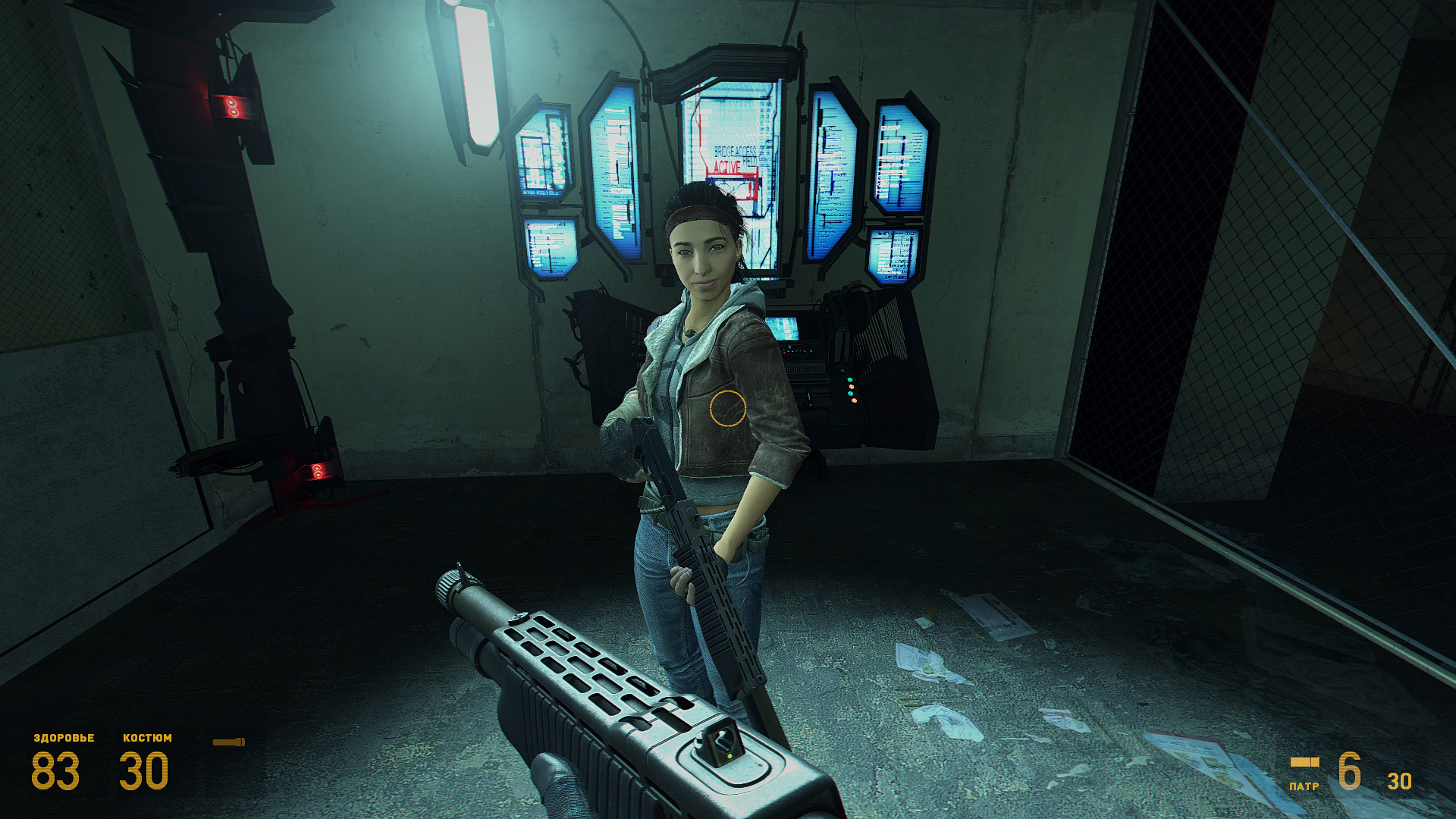1456x819 pixels.
Task: Toggle the lower orange button on the console panel
Action: click(855, 401)
